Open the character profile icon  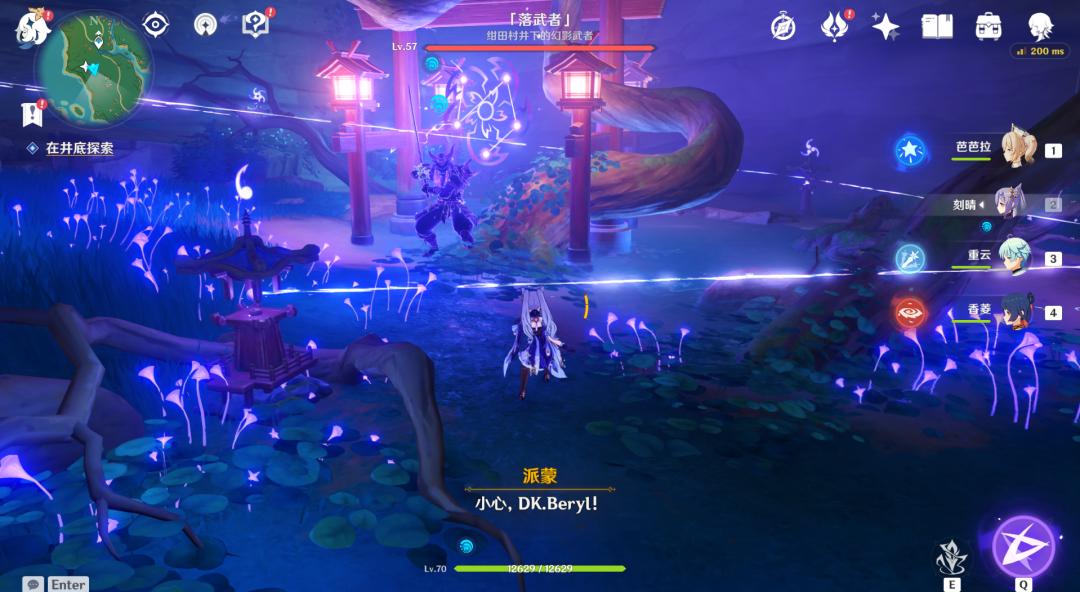1041,26
